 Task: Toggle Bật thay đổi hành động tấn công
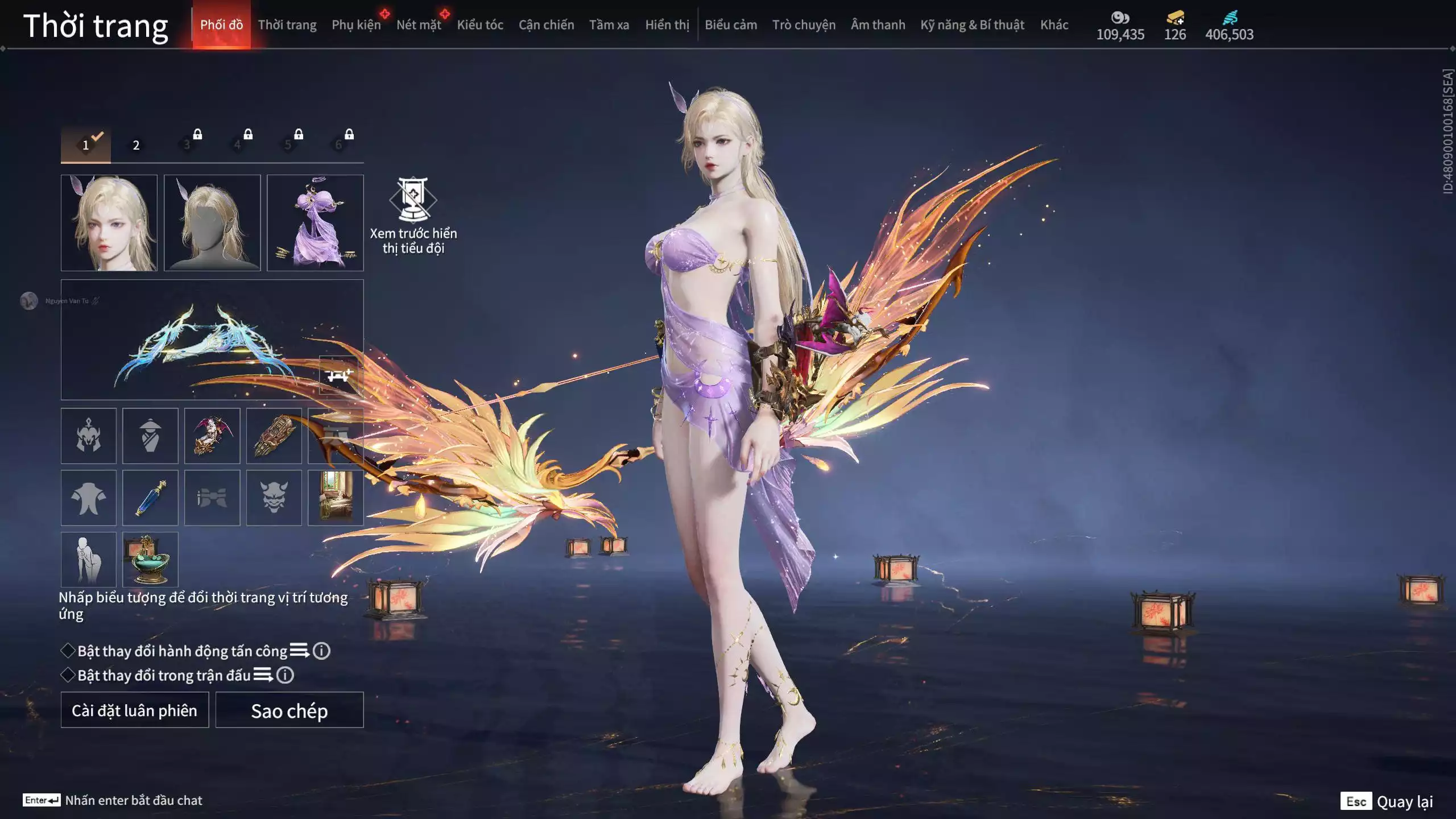pos(68,651)
